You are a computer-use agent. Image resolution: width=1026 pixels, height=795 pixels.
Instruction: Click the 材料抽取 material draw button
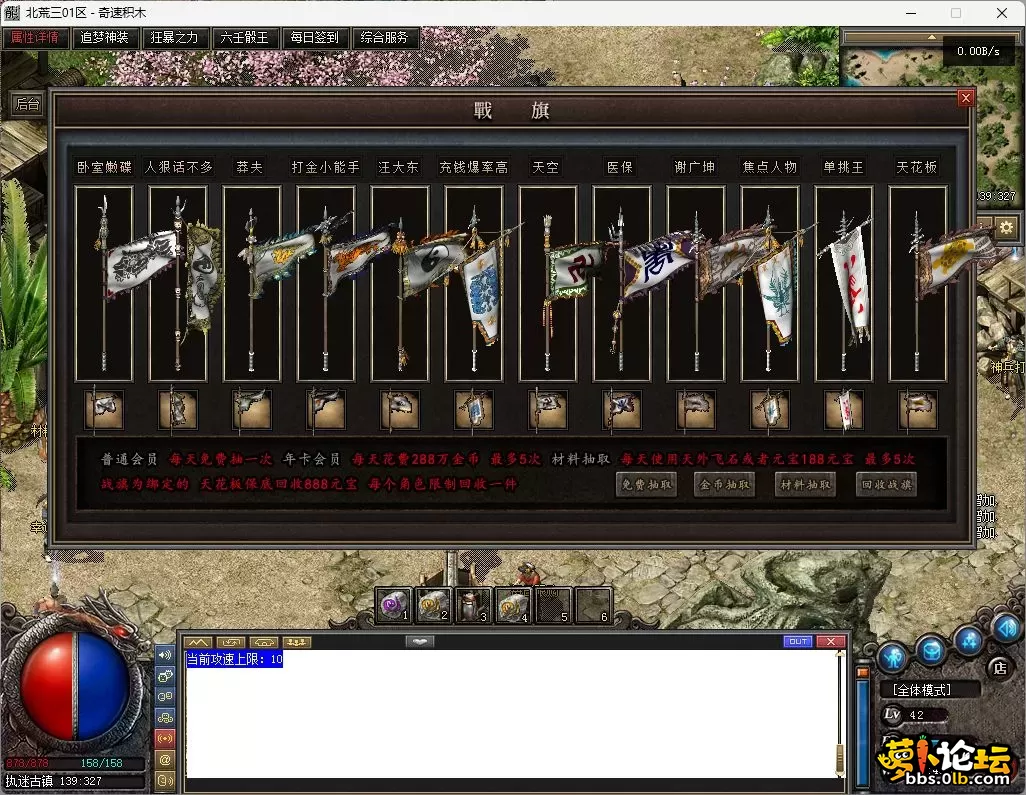point(805,485)
